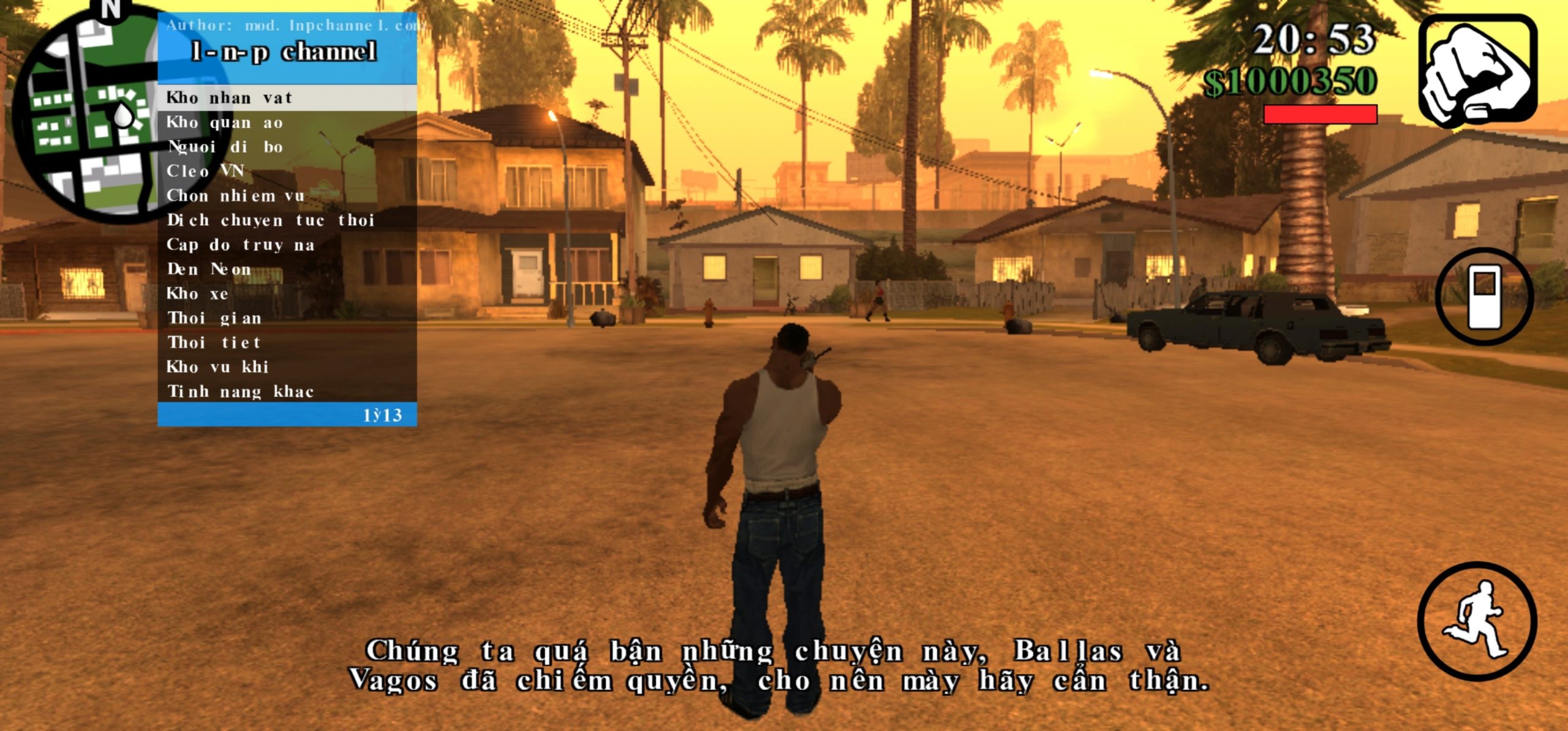Select the Den Neon entry

[x=287, y=269]
